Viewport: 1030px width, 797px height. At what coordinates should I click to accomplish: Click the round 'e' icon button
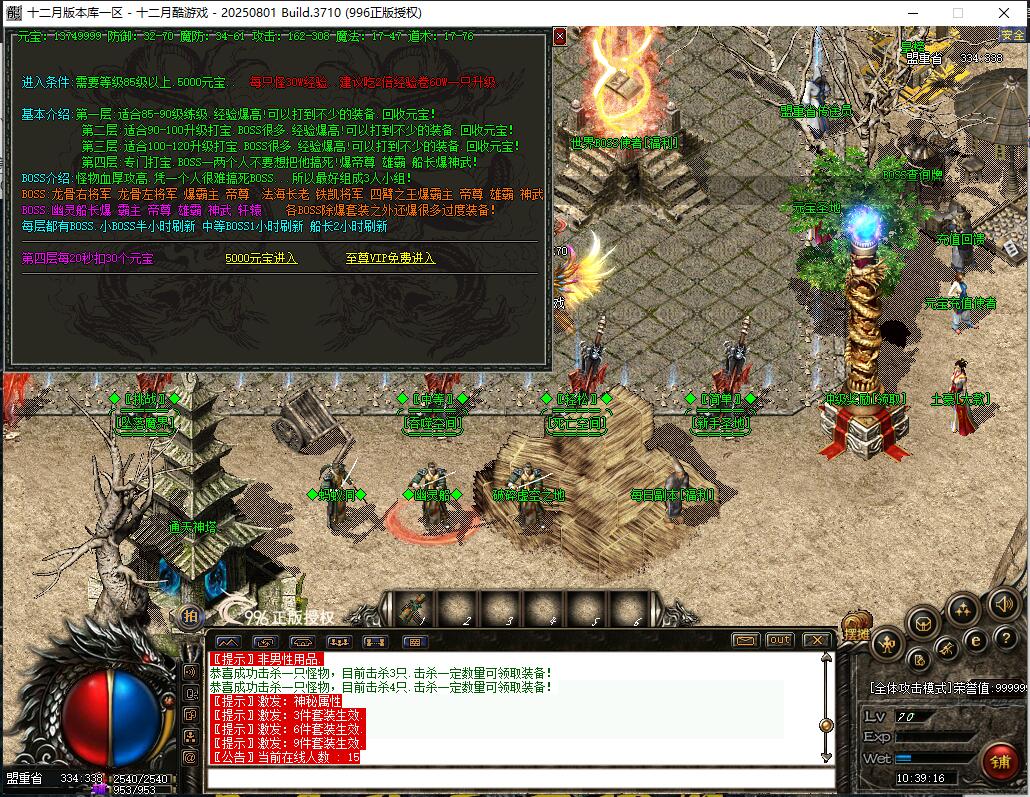(x=976, y=641)
